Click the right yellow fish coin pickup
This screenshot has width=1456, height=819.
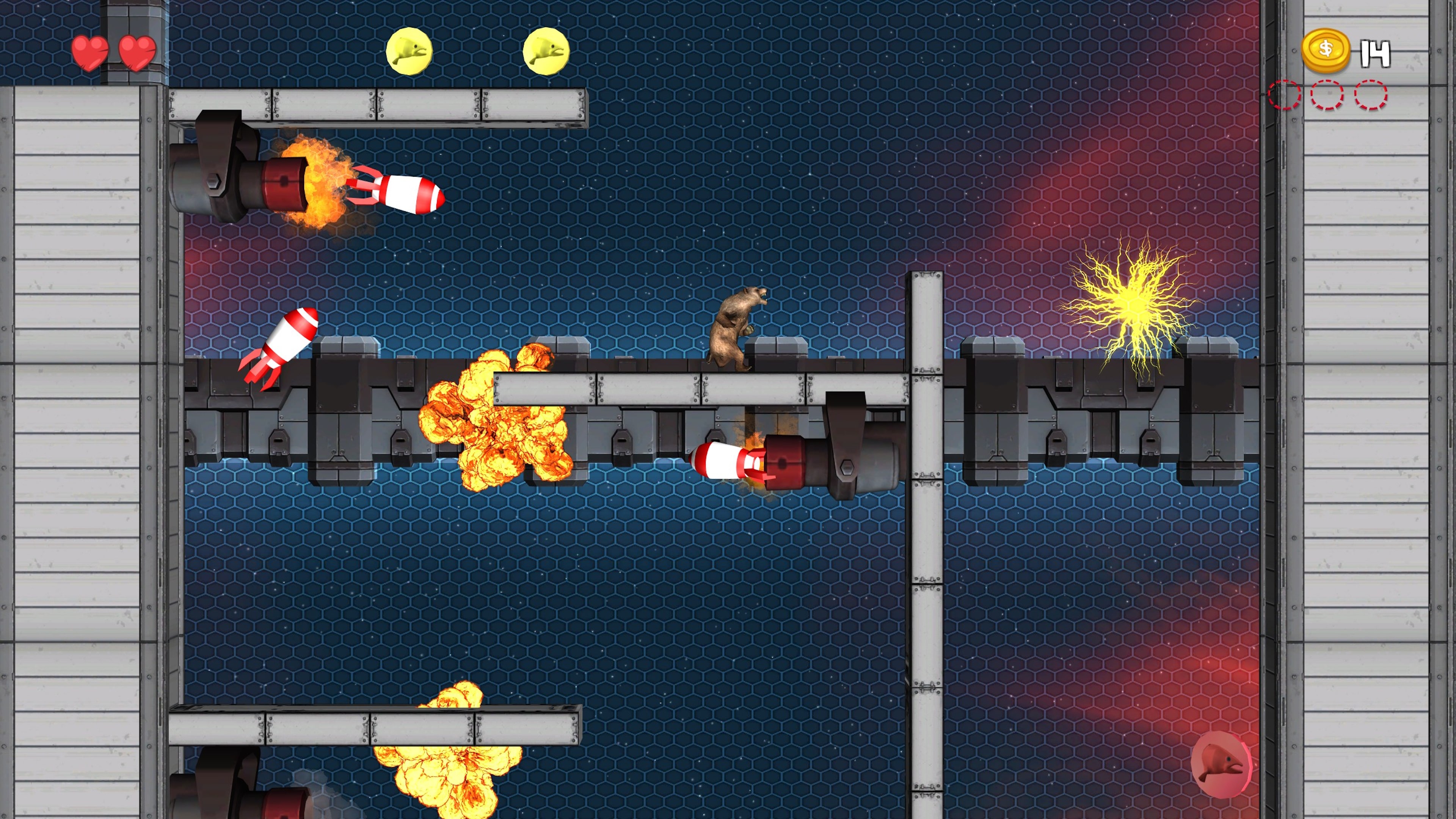(546, 52)
